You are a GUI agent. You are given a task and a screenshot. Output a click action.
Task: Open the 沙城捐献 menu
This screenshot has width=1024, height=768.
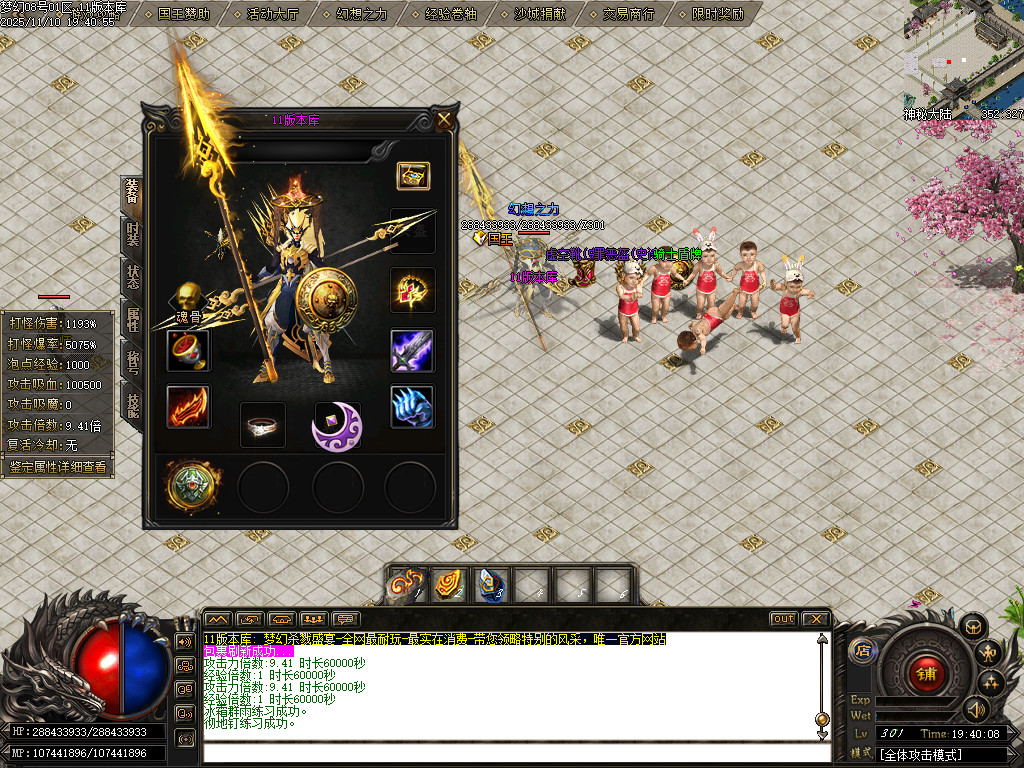539,14
